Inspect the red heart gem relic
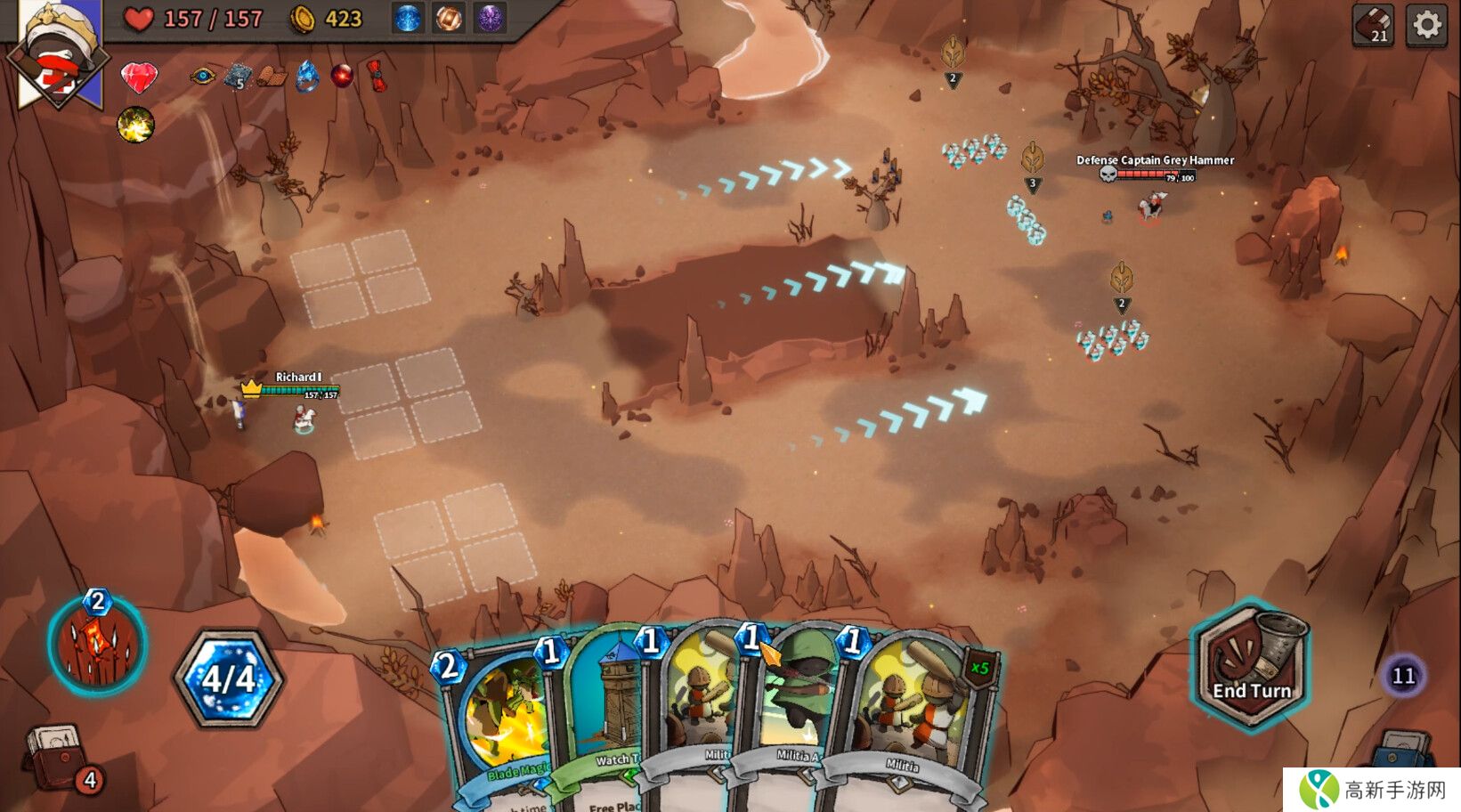The width and height of the screenshot is (1461, 812). pyautogui.click(x=138, y=77)
